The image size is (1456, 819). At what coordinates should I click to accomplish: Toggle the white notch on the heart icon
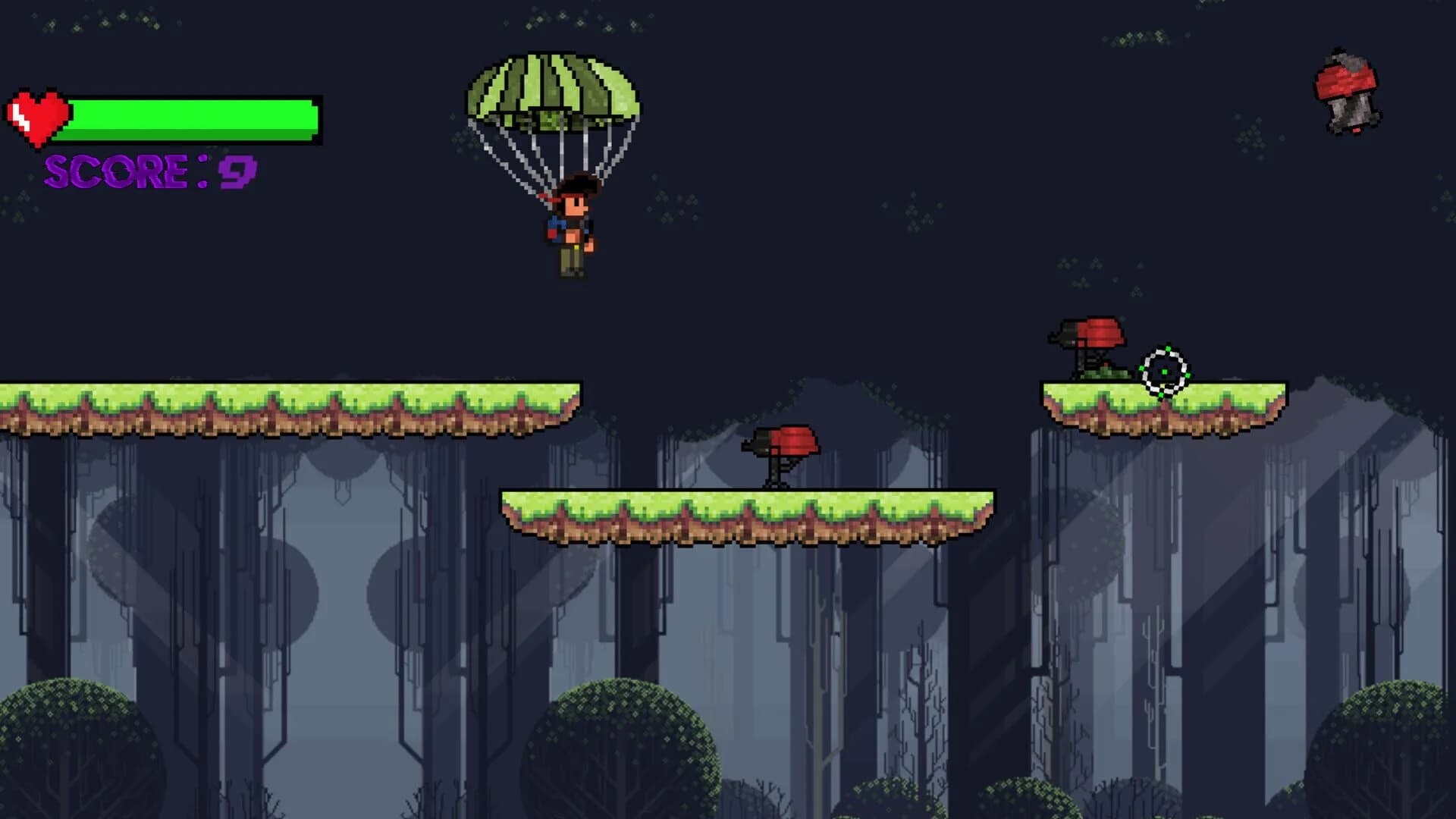pos(21,115)
